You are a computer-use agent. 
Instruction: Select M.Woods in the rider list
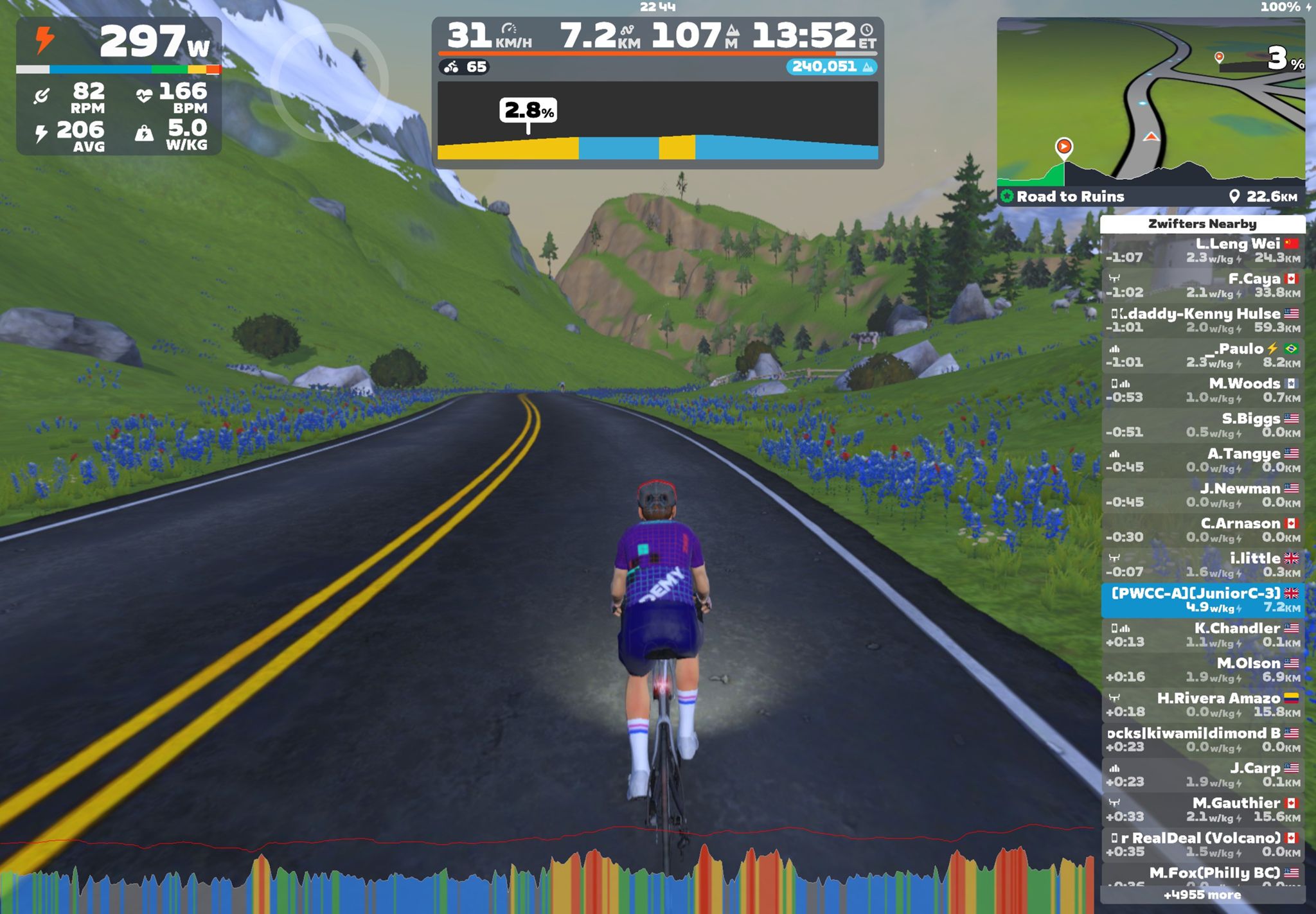click(x=1203, y=391)
